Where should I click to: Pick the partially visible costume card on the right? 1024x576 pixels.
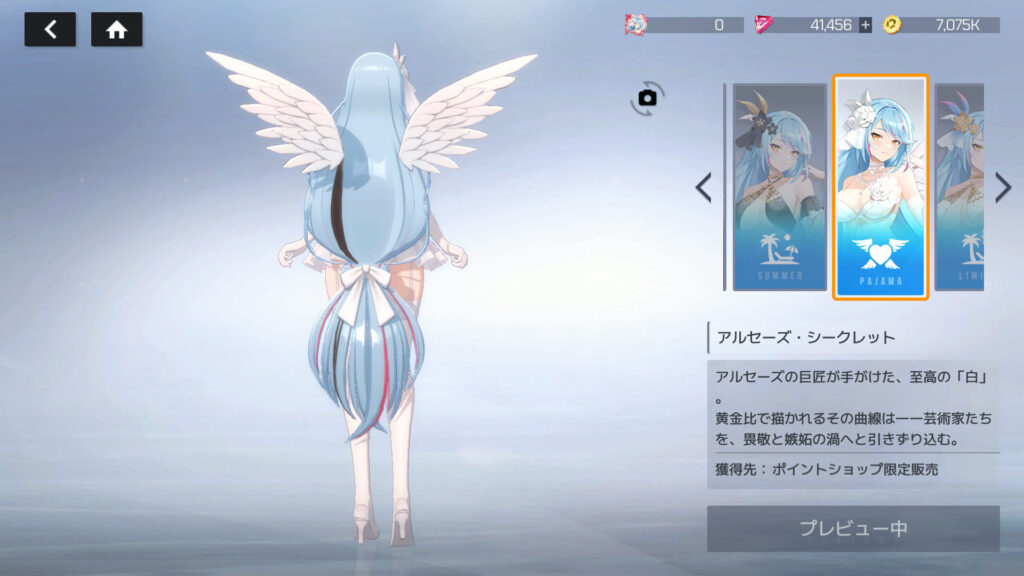(x=959, y=187)
